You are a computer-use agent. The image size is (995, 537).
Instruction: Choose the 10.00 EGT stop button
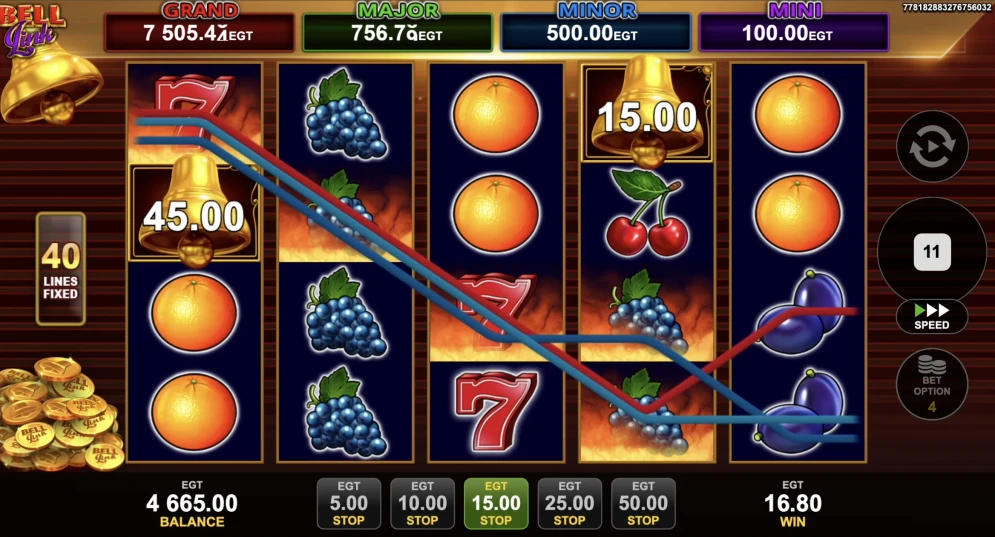422,503
